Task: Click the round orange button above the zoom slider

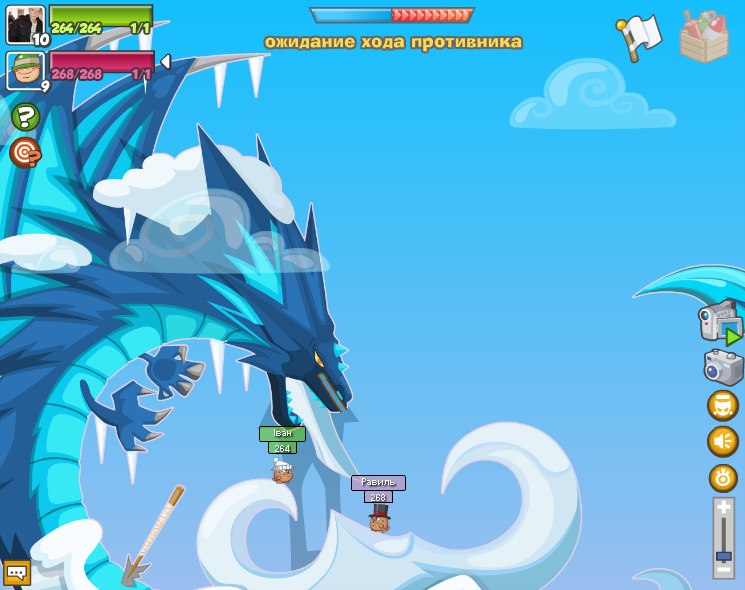Action: point(723,477)
